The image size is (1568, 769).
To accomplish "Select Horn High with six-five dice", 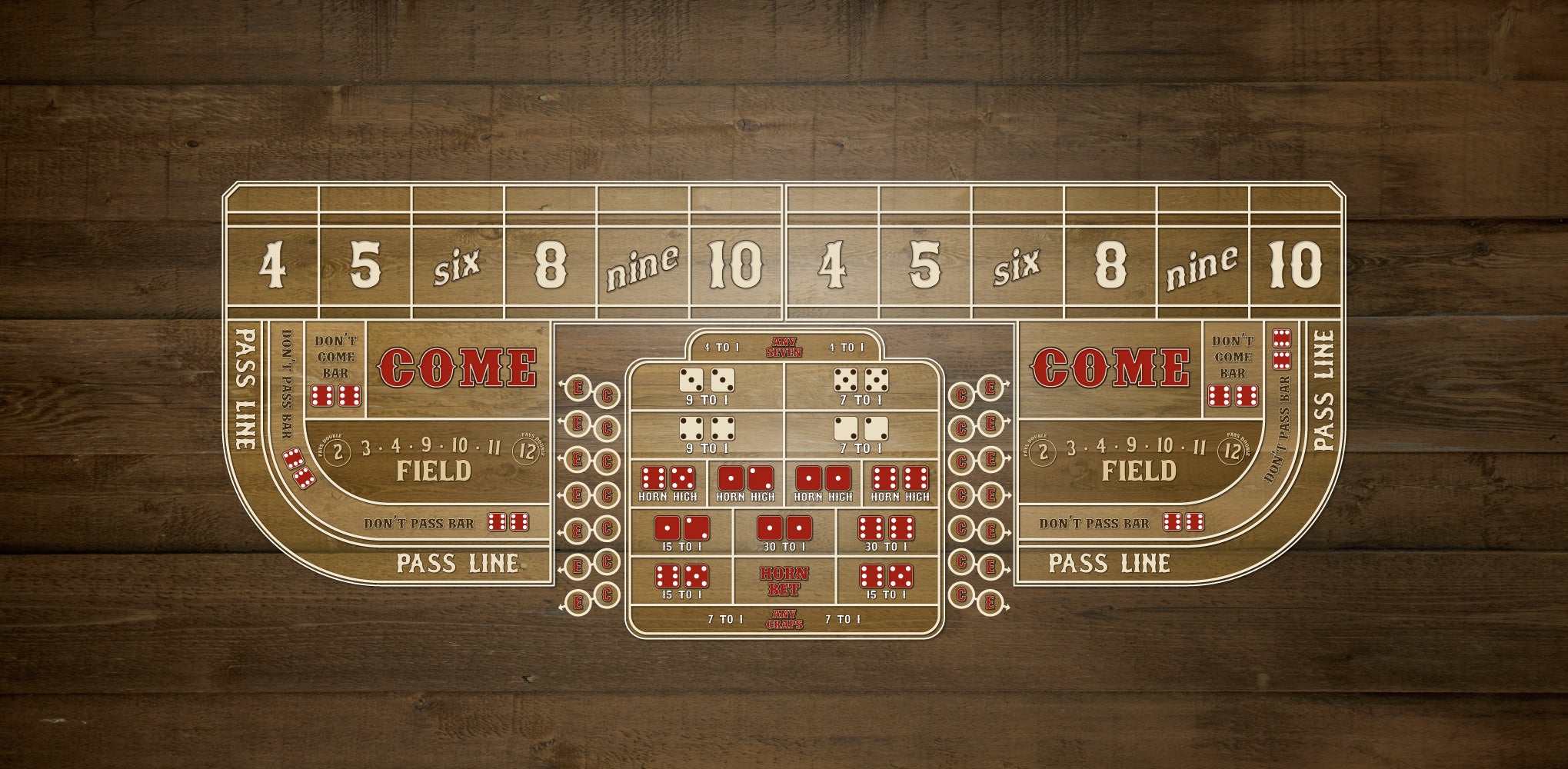I will tap(667, 484).
